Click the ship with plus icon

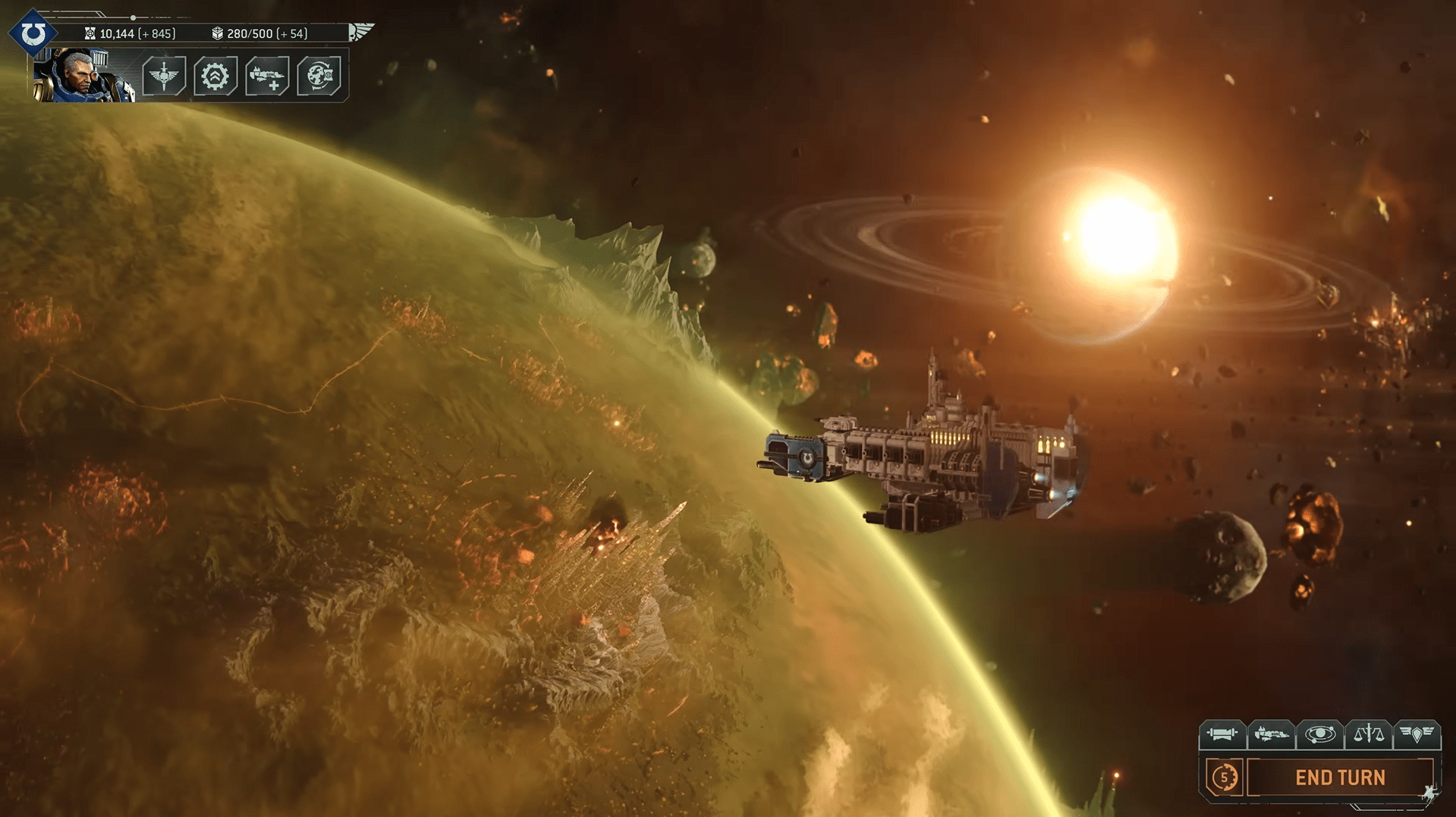point(267,76)
